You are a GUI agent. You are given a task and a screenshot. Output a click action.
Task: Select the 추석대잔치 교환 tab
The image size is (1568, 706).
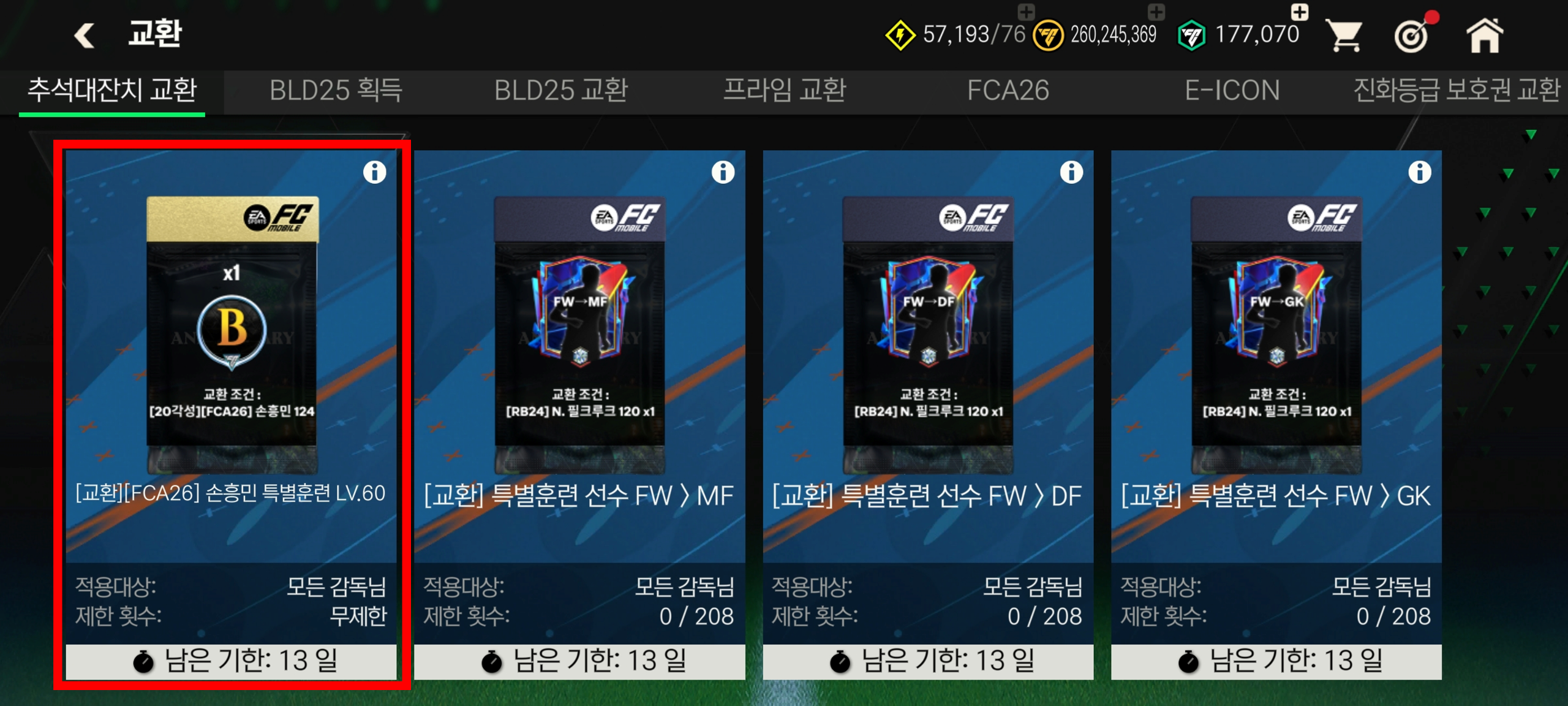(112, 91)
